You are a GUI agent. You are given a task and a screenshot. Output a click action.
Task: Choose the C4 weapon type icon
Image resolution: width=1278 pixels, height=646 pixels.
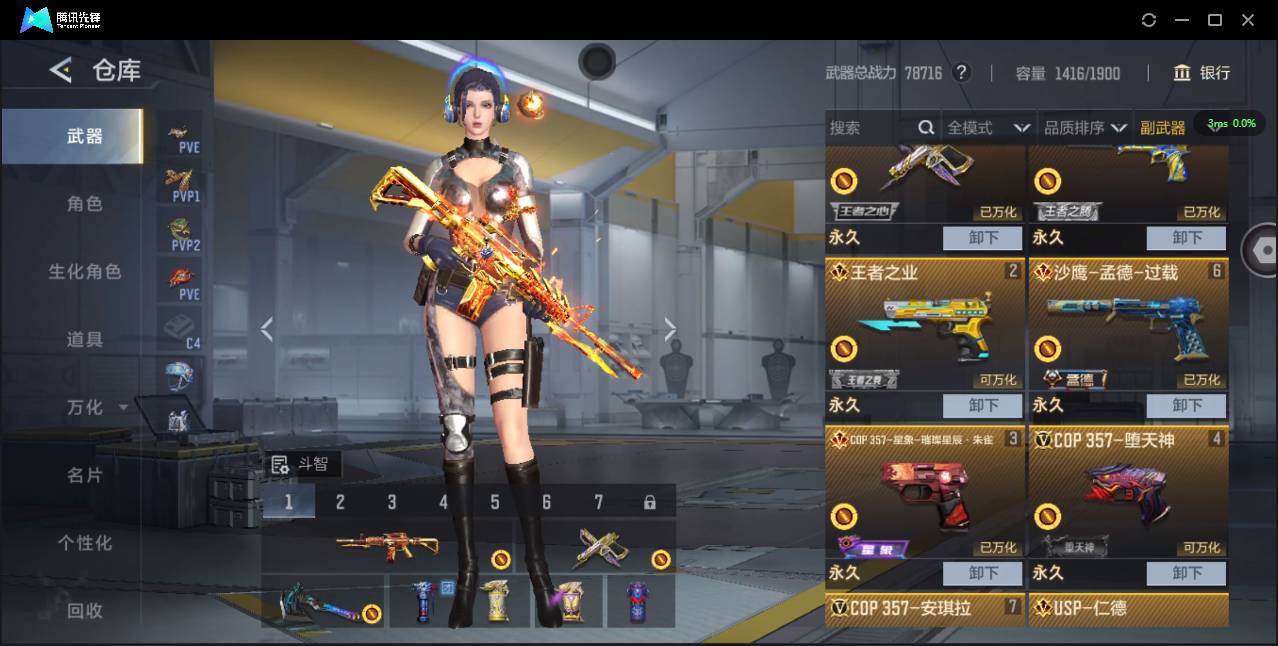182,330
